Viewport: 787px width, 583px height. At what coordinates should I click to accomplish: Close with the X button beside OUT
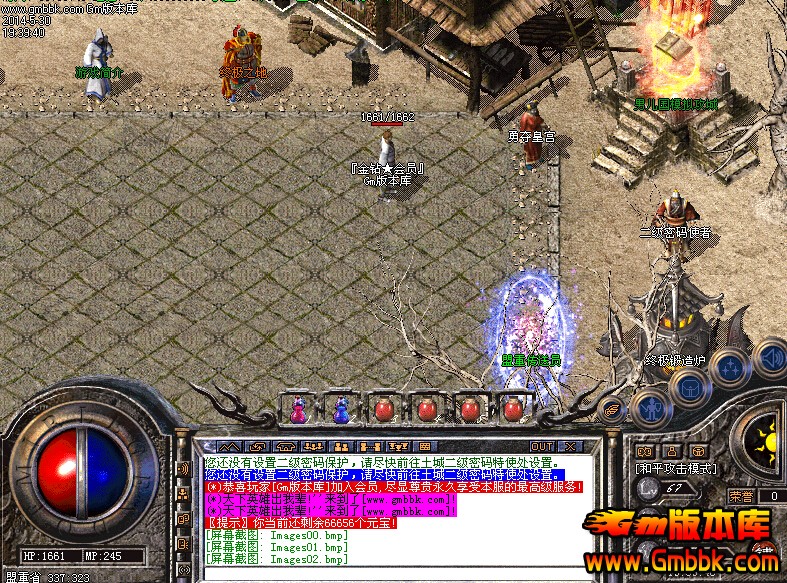[x=570, y=445]
